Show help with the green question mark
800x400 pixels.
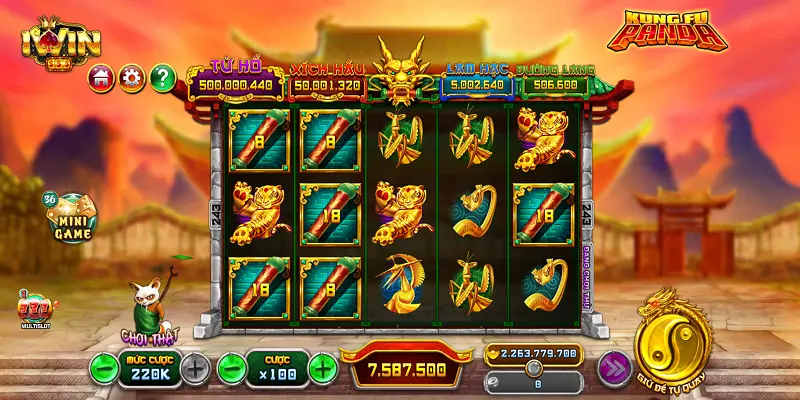pos(162,77)
